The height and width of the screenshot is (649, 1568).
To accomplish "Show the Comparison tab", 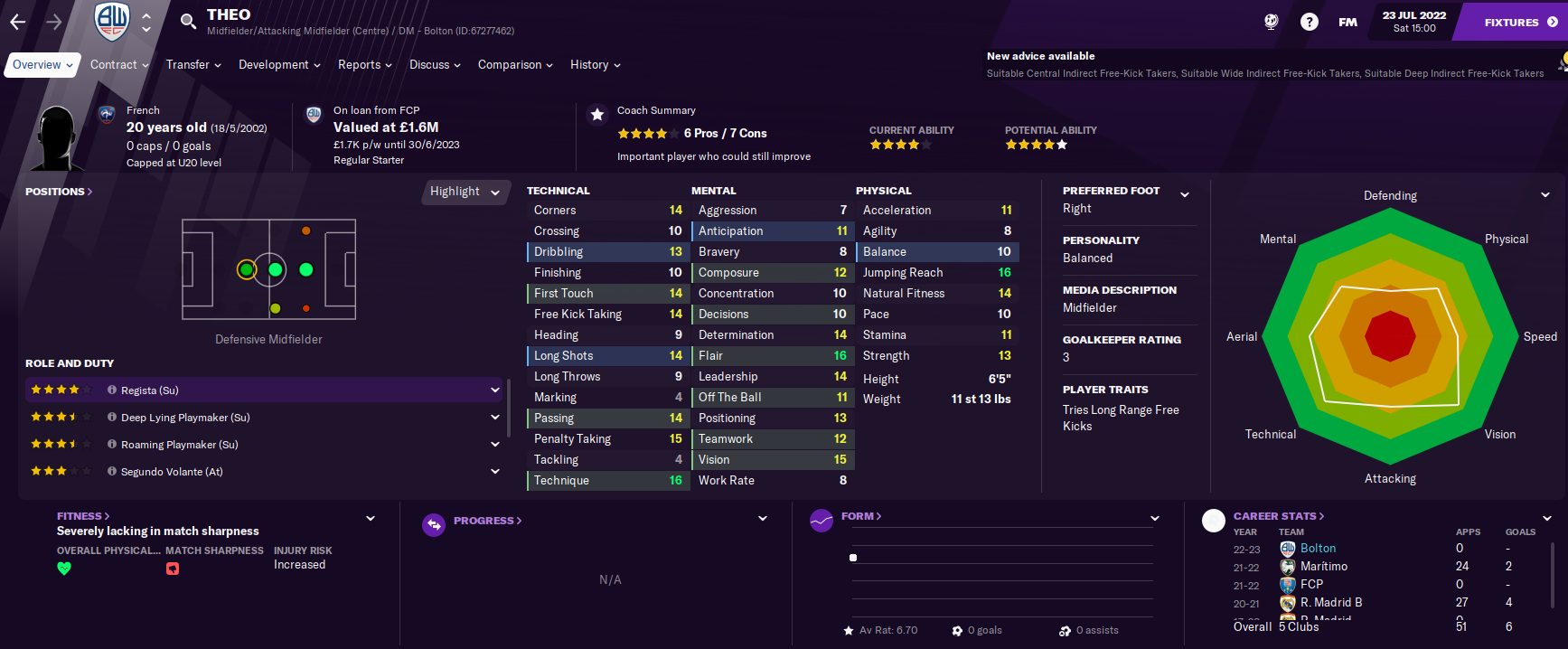I will 515,65.
